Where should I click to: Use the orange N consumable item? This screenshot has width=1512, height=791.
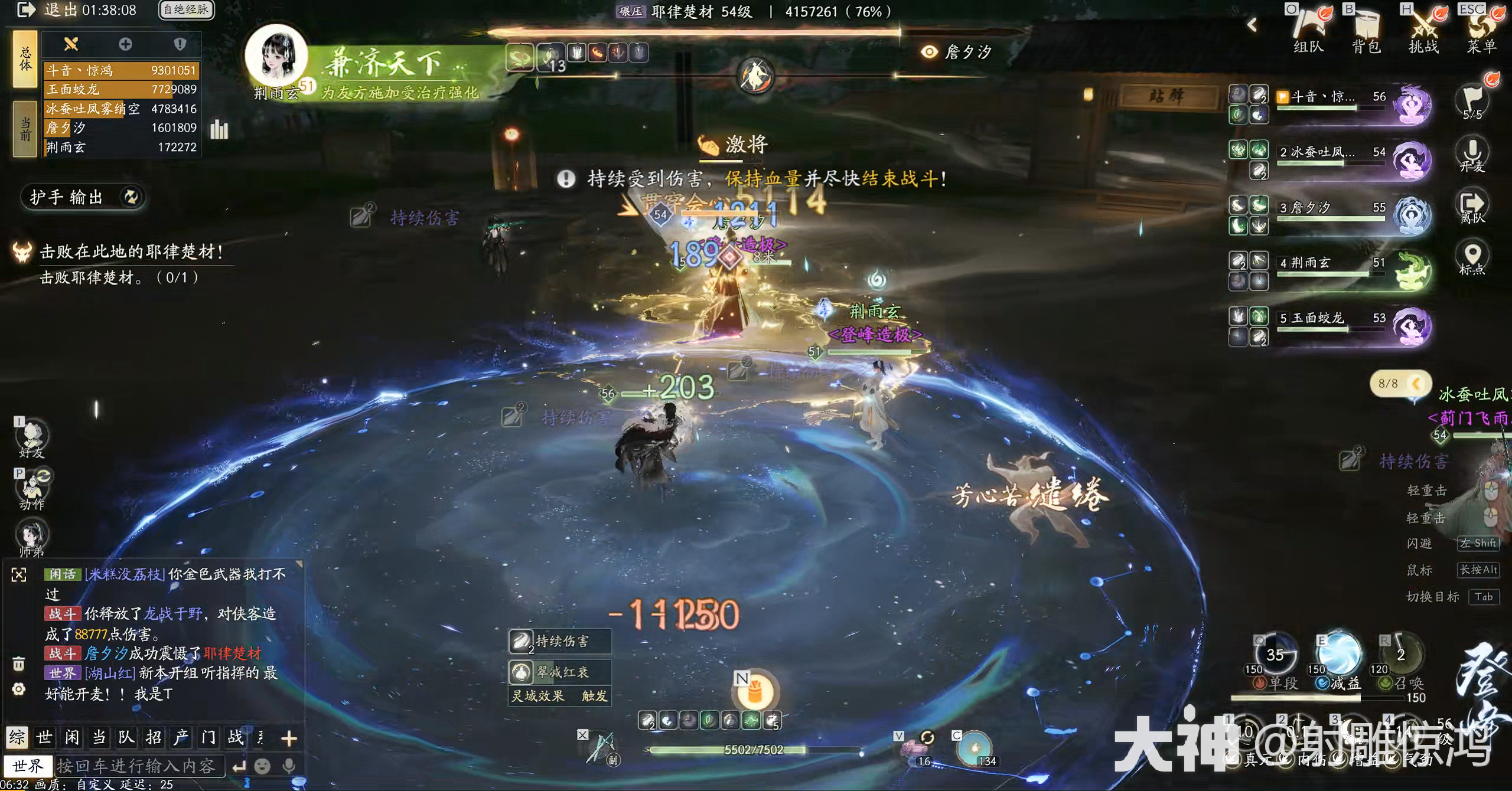tap(755, 692)
